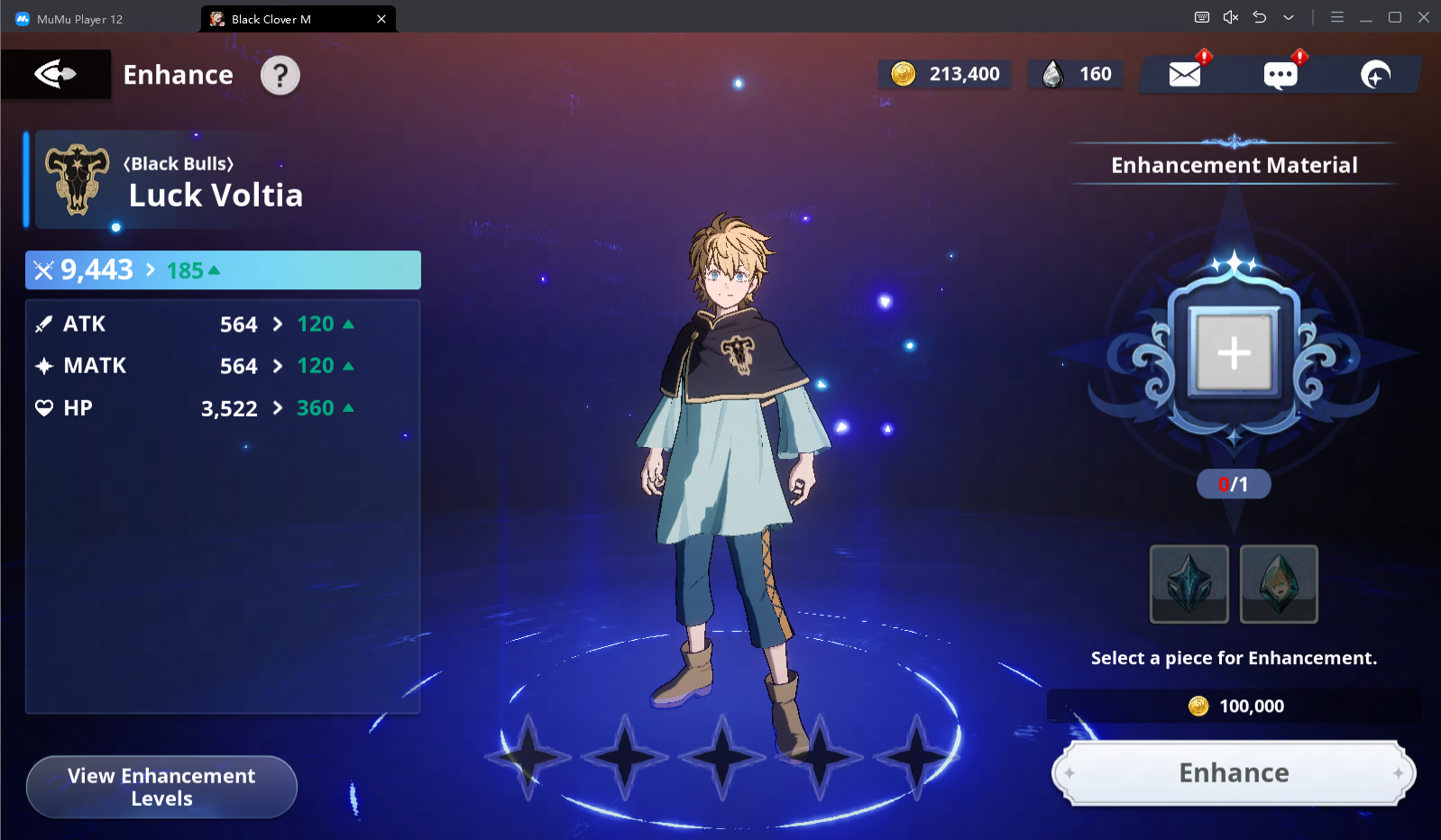The width and height of the screenshot is (1441, 840).
Task: Open View Enhancement Levels
Action: tap(161, 786)
